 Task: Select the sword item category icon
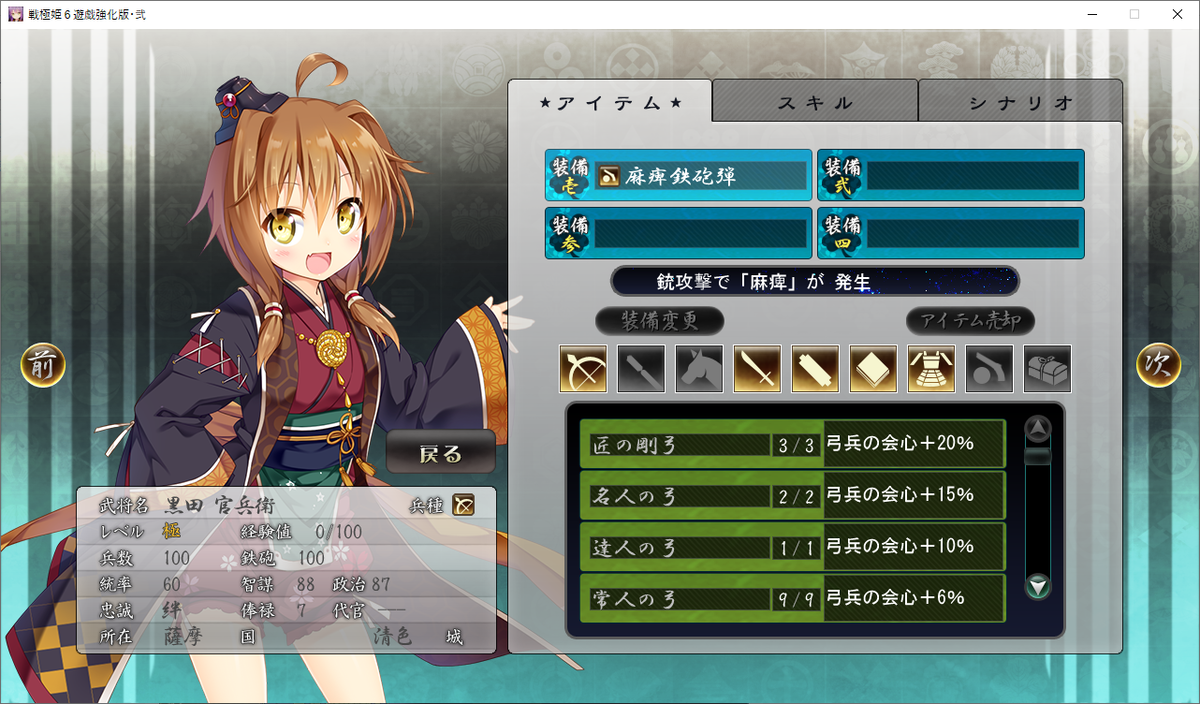757,369
